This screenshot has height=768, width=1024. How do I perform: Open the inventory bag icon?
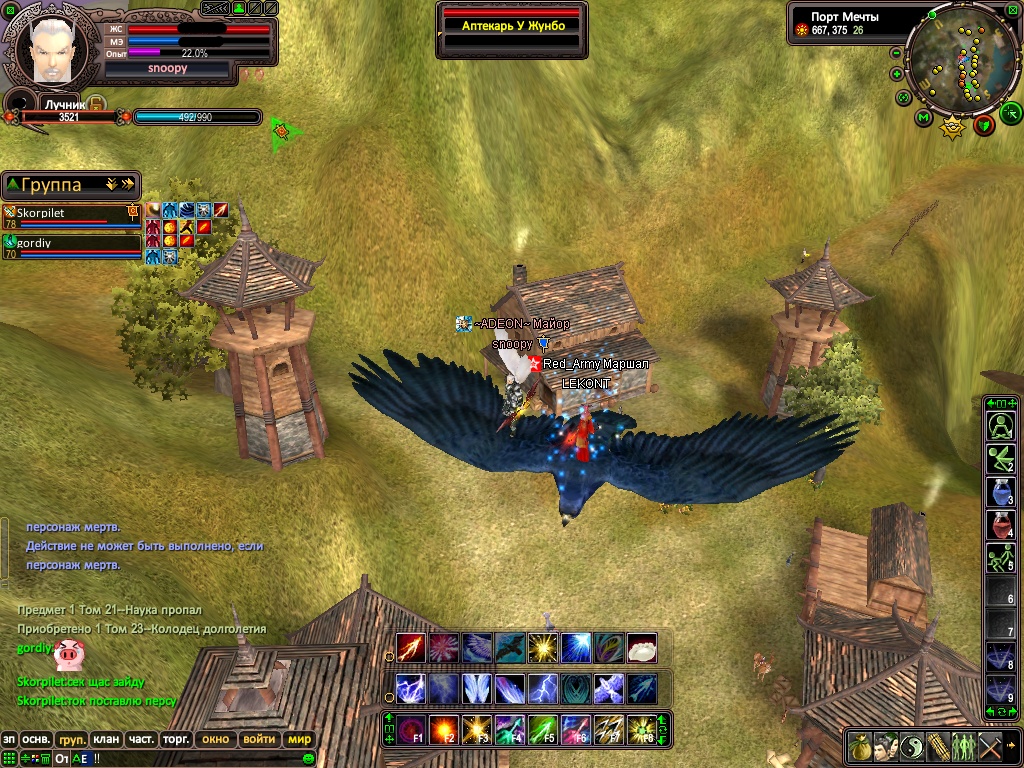(x=860, y=746)
